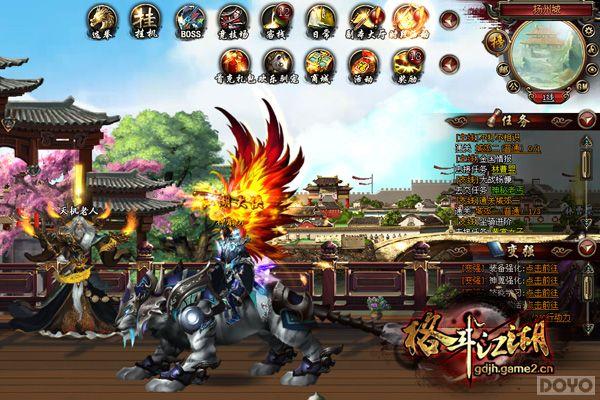Enter the 竞技场 arena
The width and height of the screenshot is (600, 400).
[233, 19]
